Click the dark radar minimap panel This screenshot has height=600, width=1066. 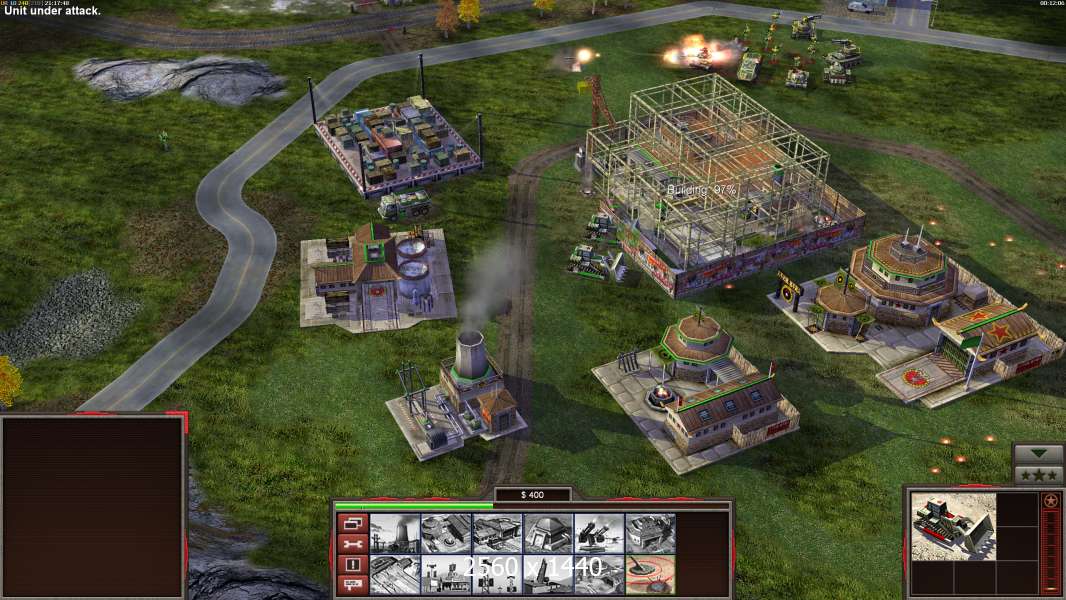pos(92,507)
